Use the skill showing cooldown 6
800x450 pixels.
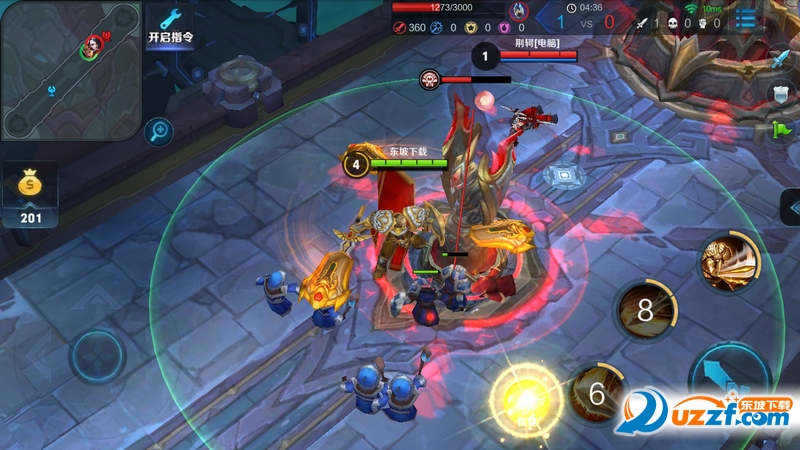pos(597,393)
